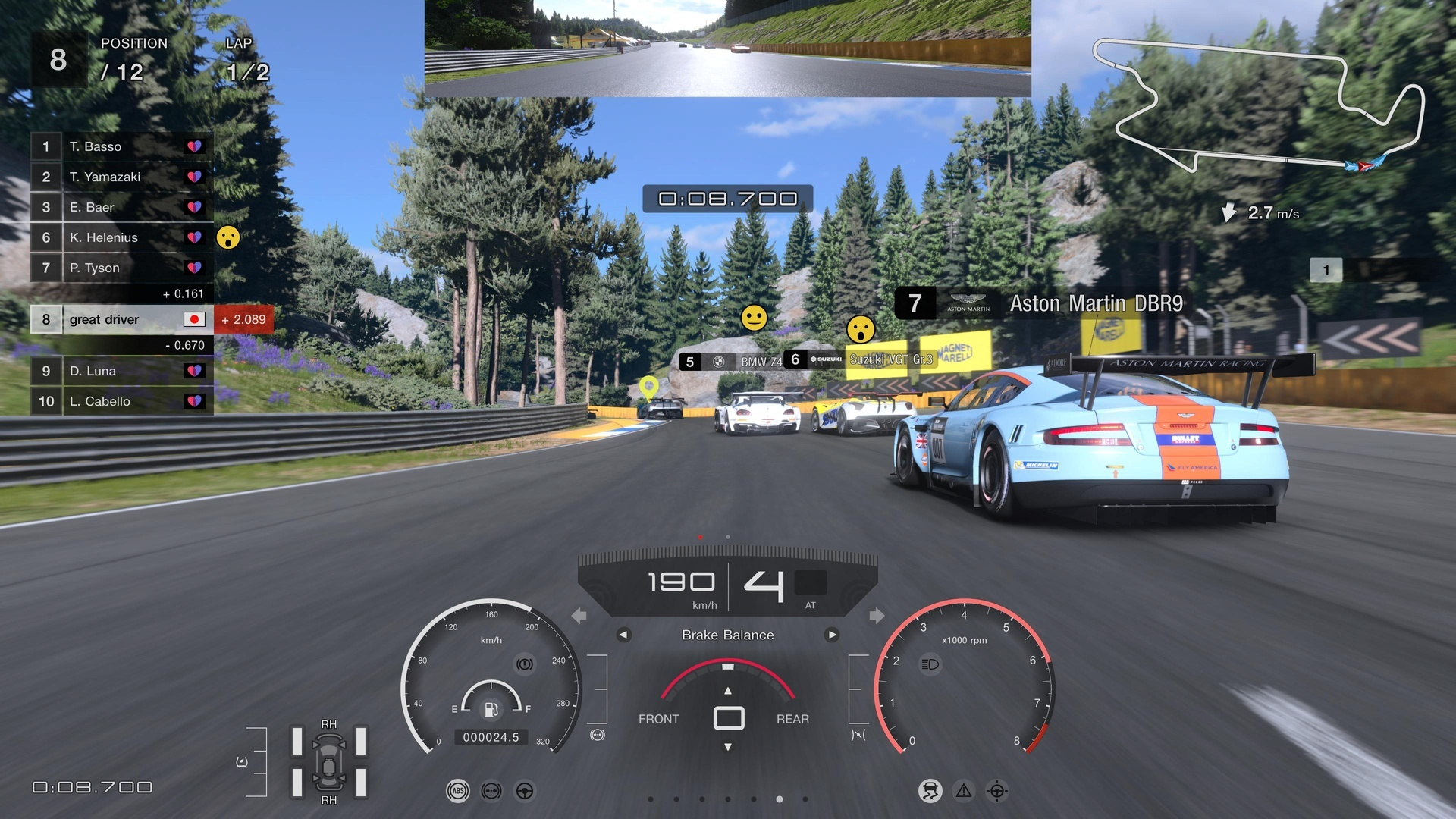
Task: Choose E. Baer in standings list
Action: 121,207
